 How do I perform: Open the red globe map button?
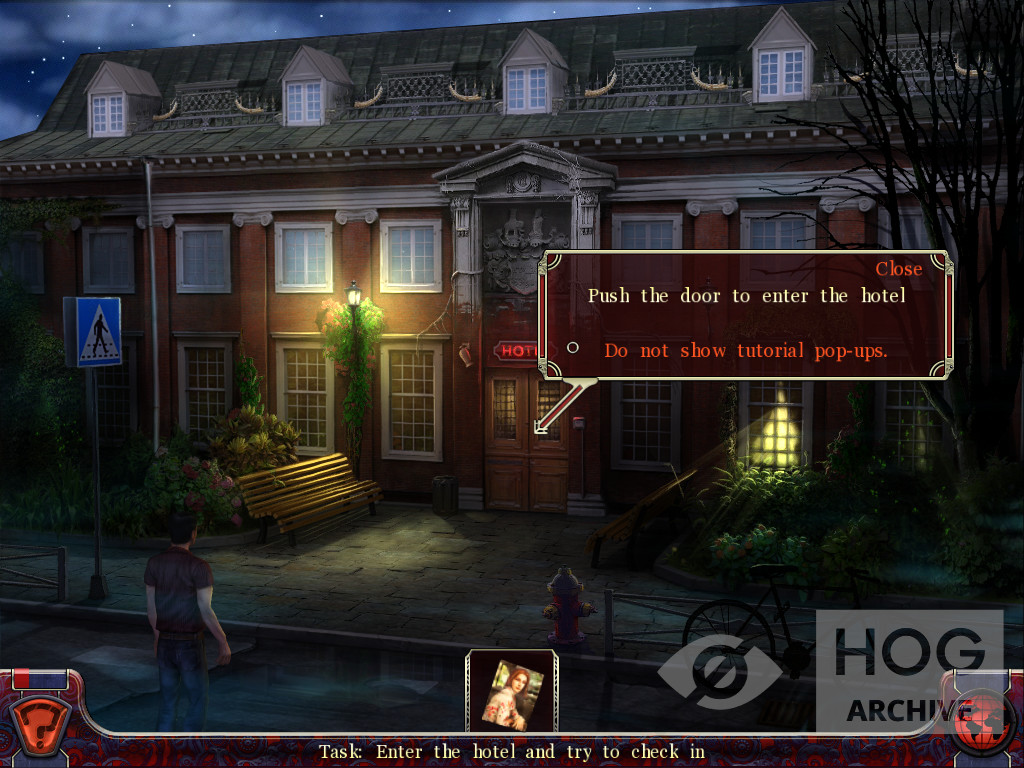[x=984, y=722]
